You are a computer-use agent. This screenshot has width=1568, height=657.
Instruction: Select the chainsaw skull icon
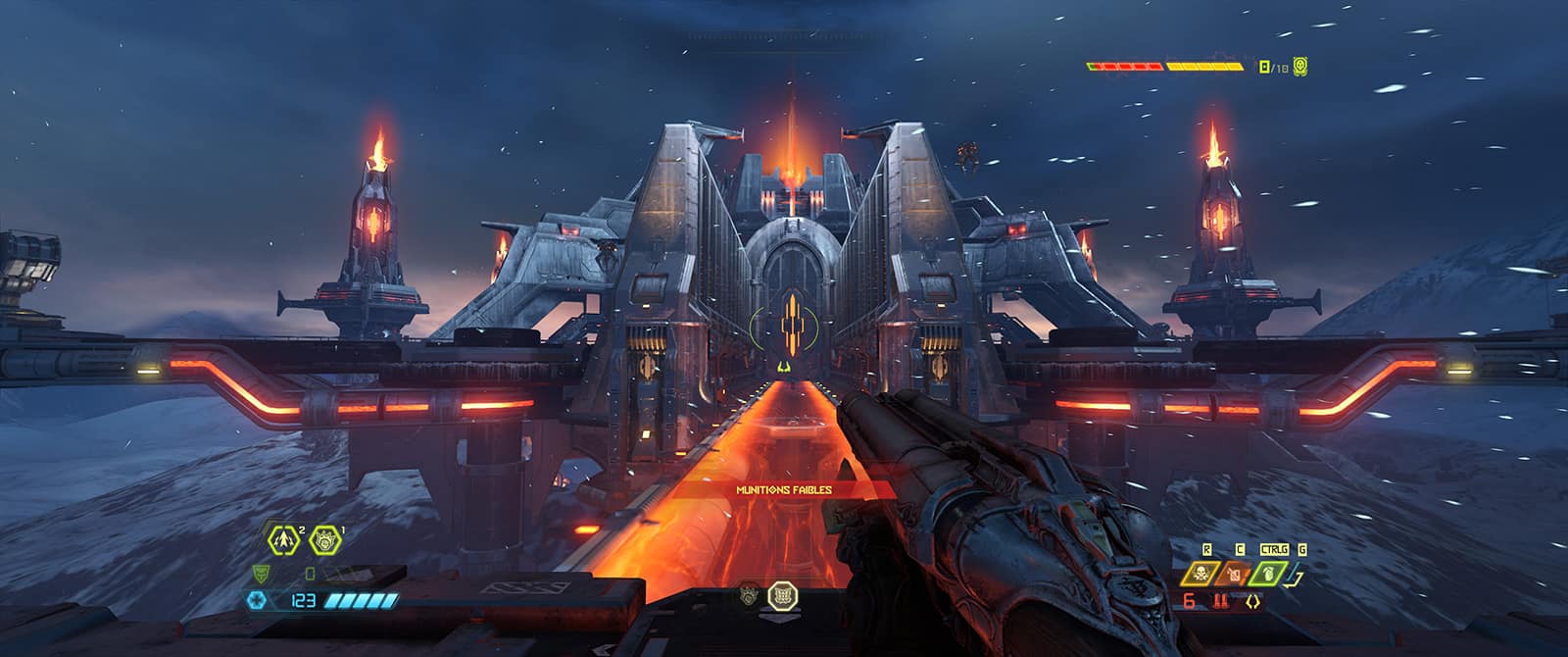point(1199,573)
